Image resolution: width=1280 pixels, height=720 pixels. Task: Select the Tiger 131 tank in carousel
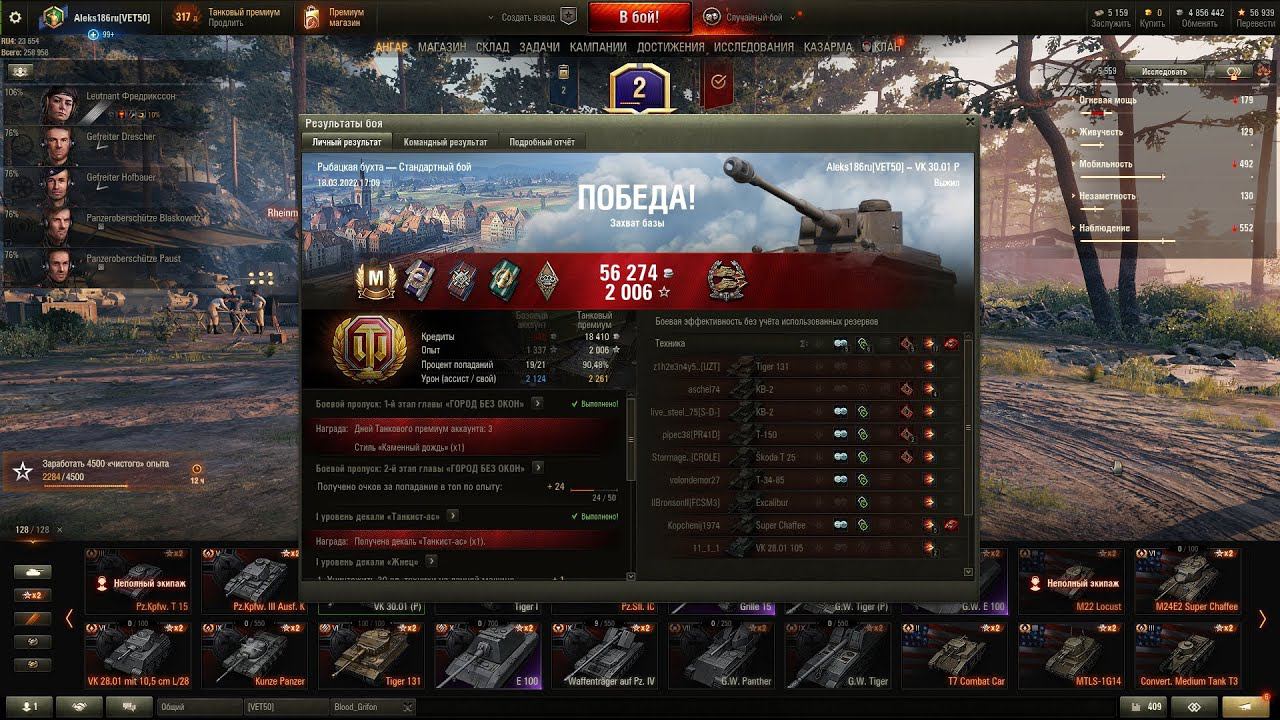click(370, 655)
